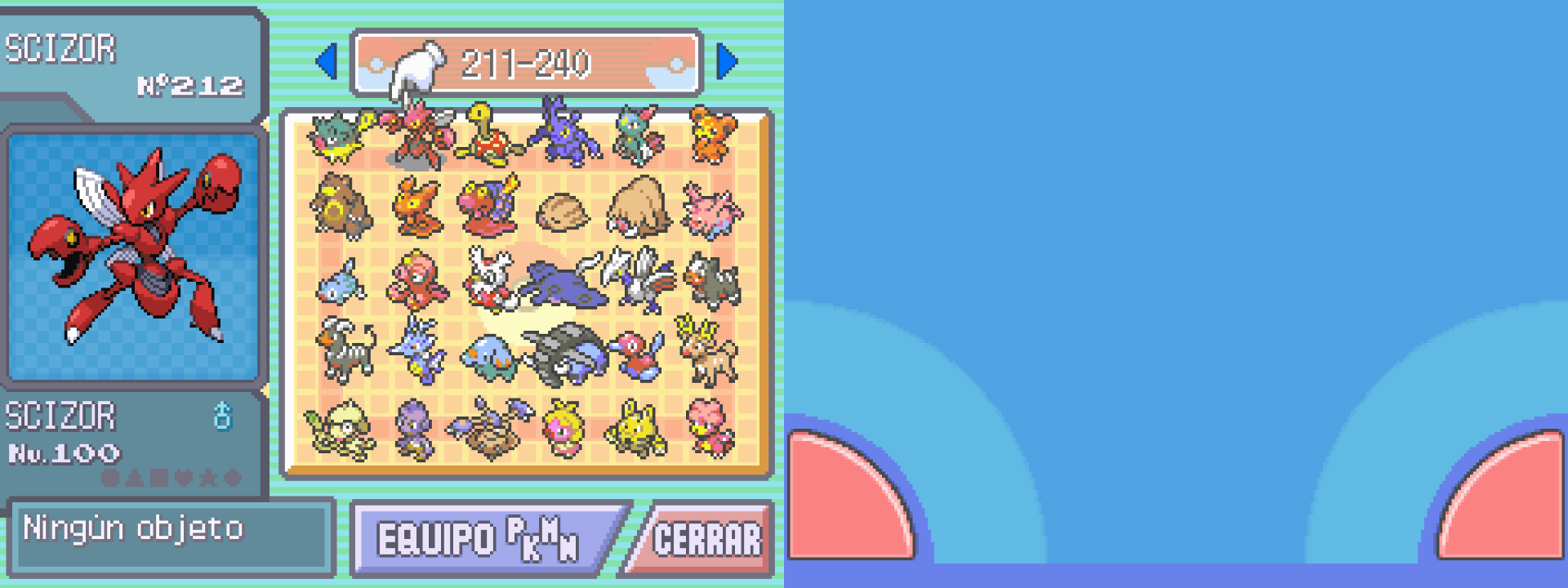This screenshot has width=1568, height=588.
Task: Select Qwilfish in the box
Action: pyautogui.click(x=339, y=136)
